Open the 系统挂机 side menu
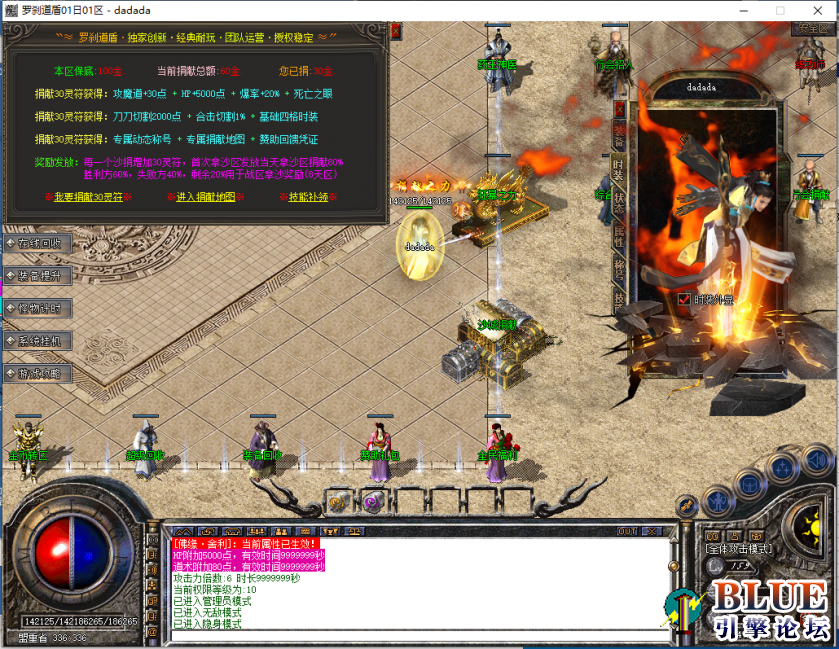 tap(38, 341)
